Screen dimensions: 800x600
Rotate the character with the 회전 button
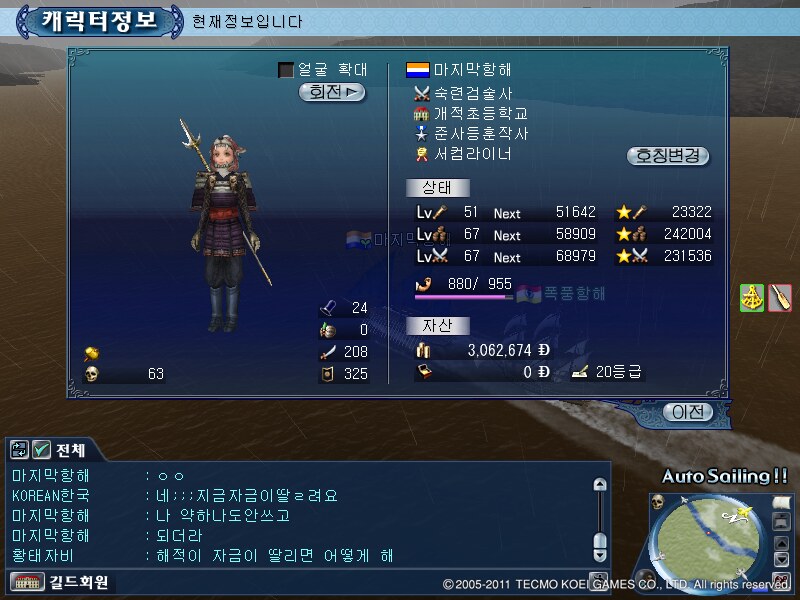pyautogui.click(x=332, y=92)
